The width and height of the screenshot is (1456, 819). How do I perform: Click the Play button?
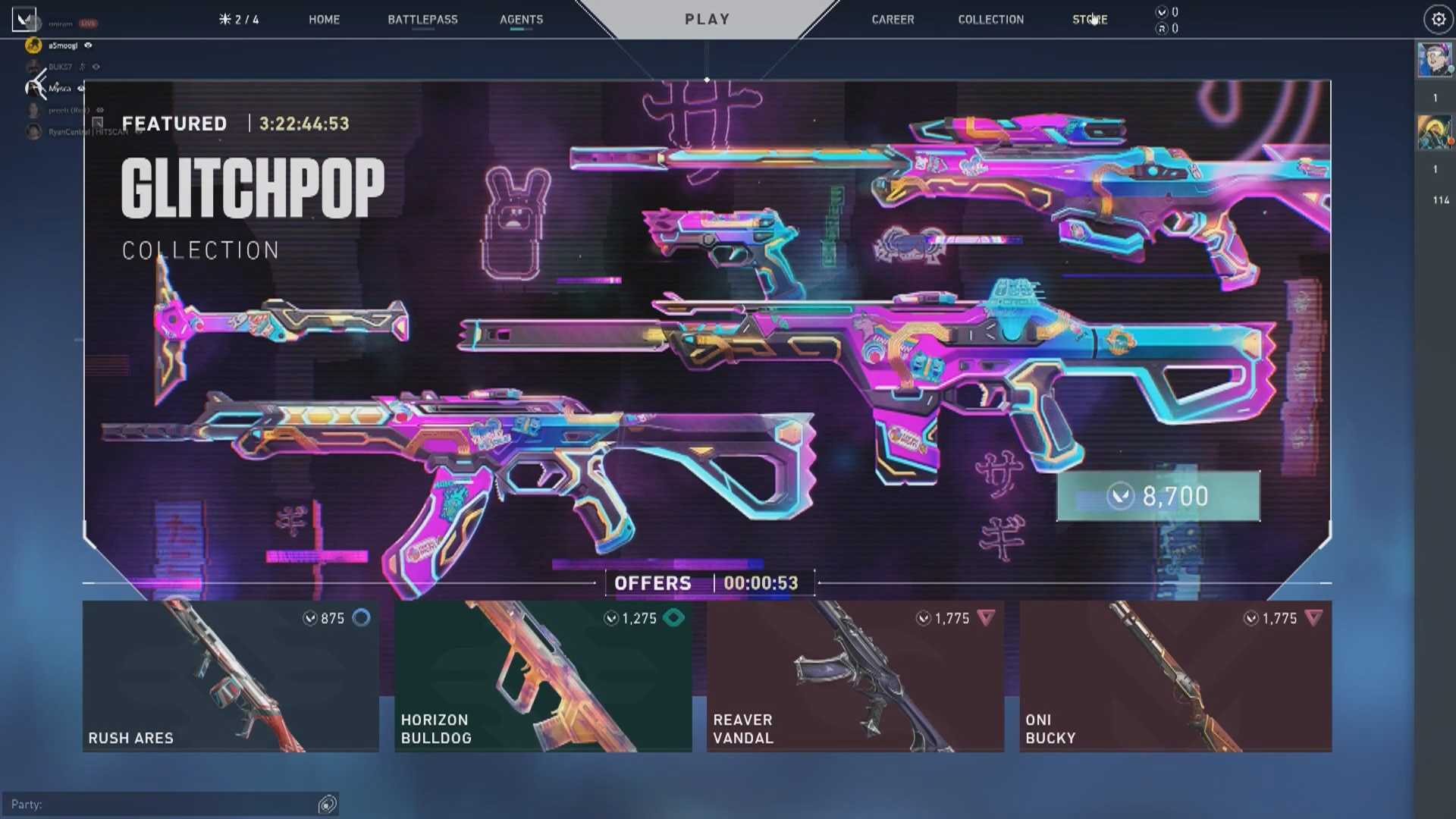[707, 20]
